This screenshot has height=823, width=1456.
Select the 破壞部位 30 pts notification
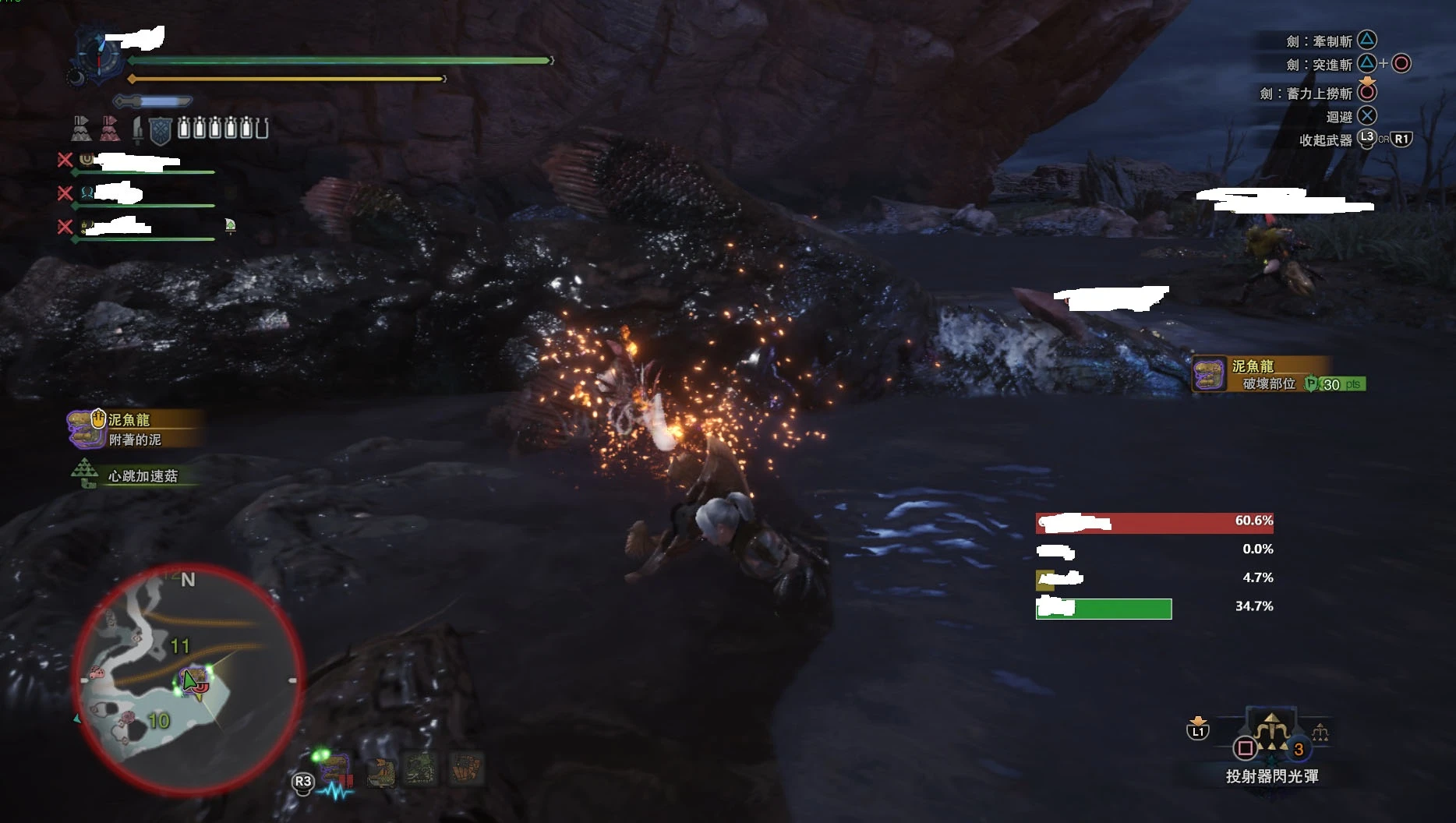pos(1278,375)
